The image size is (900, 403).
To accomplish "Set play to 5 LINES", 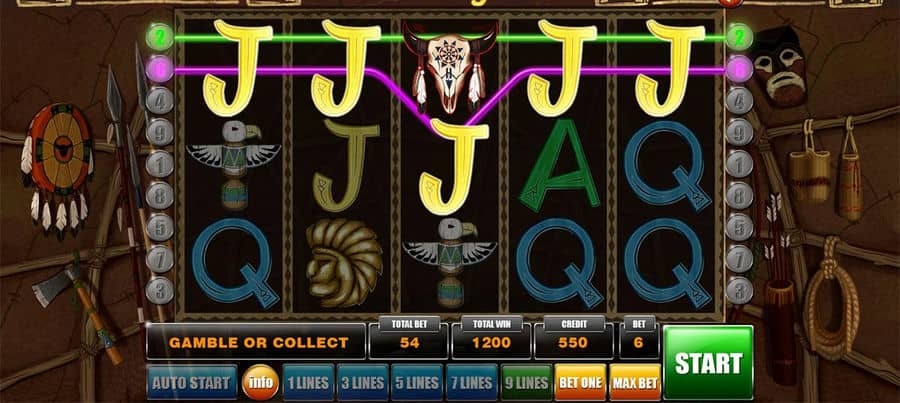I will coord(415,382).
